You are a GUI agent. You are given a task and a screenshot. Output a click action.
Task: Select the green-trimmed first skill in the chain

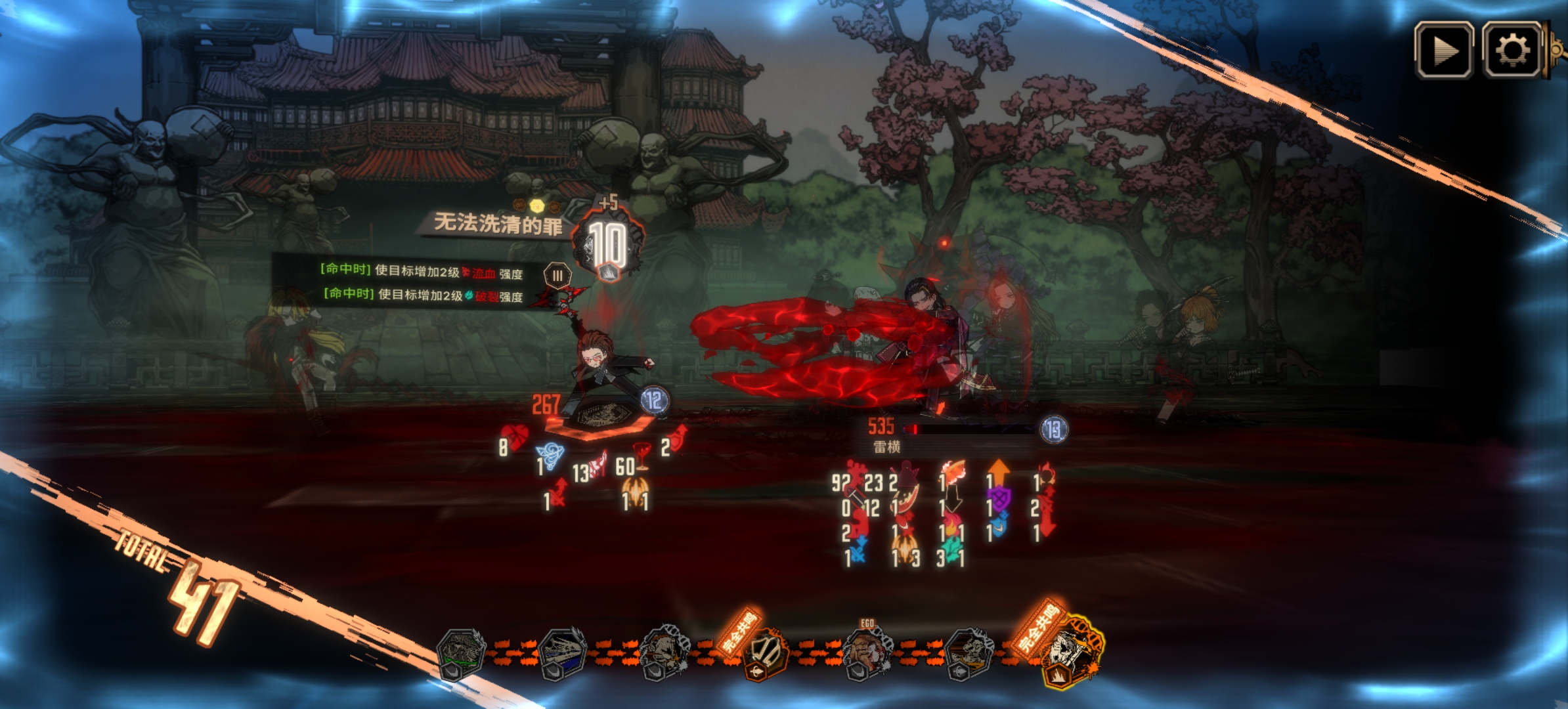tap(461, 654)
